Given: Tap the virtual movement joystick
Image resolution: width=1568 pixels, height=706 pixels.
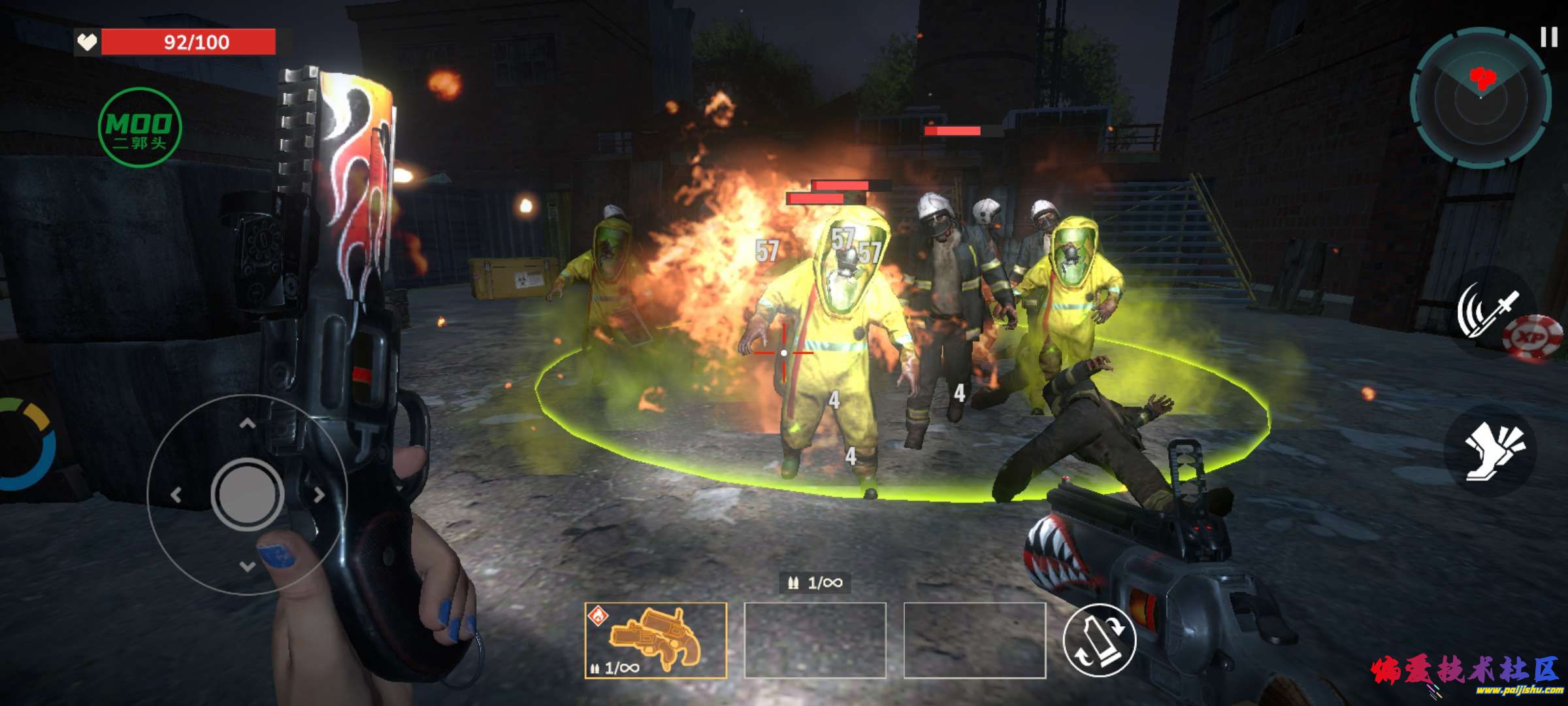Looking at the screenshot, I should click(x=247, y=494).
